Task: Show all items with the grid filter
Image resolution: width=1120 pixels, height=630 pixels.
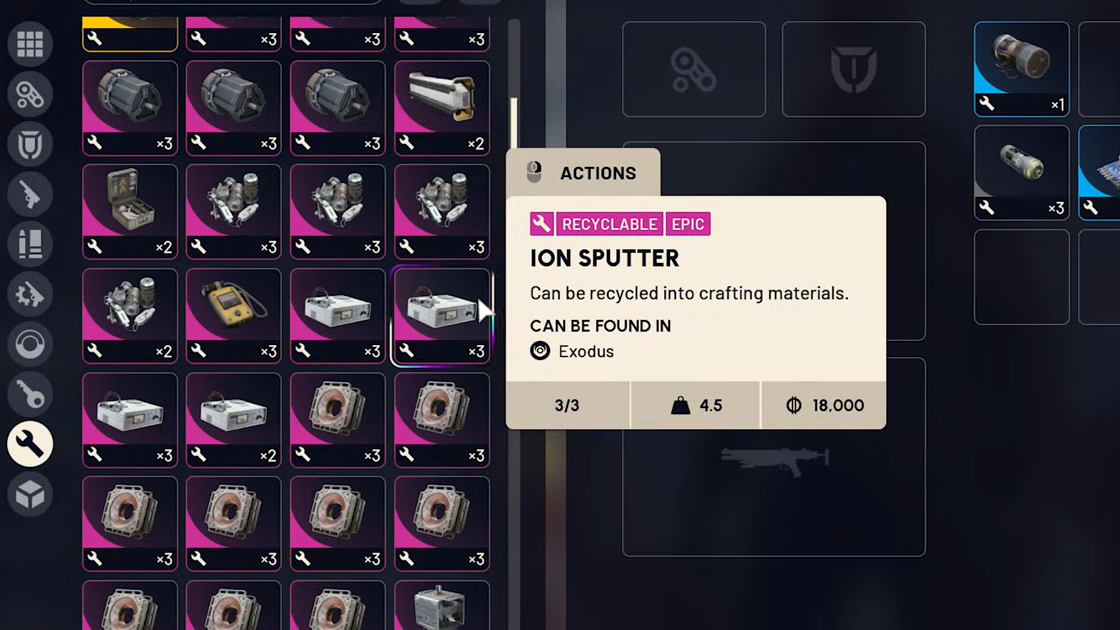Action: coord(30,44)
